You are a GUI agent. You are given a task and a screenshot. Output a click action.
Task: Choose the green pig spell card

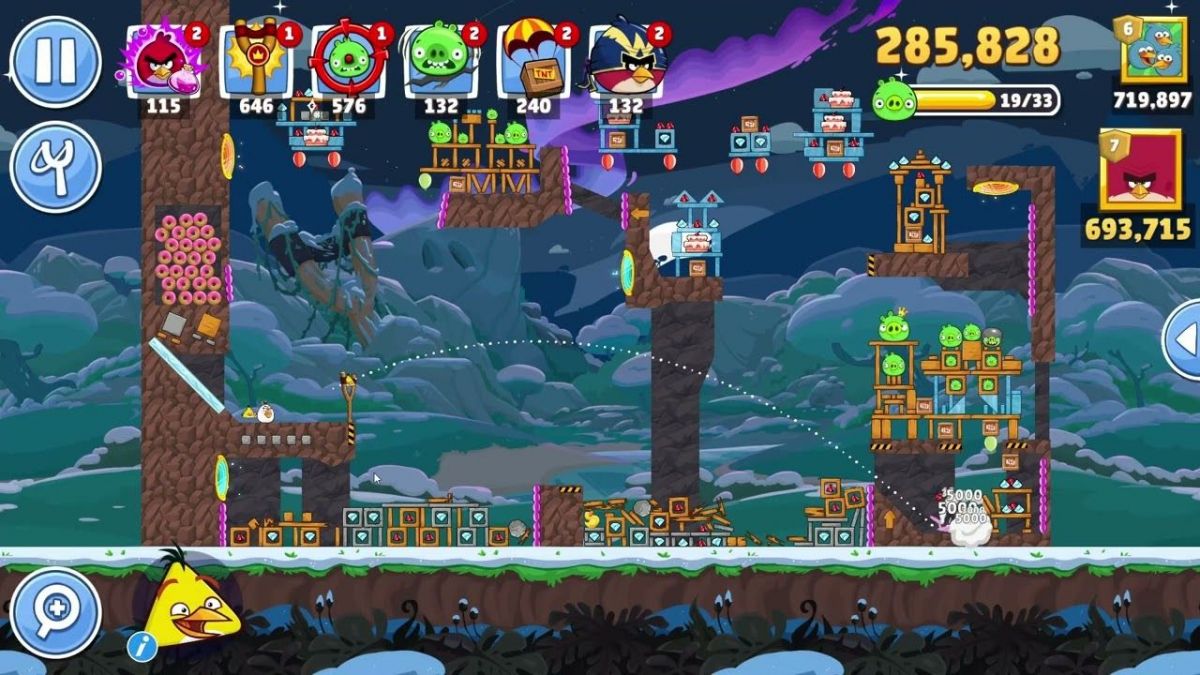click(441, 64)
